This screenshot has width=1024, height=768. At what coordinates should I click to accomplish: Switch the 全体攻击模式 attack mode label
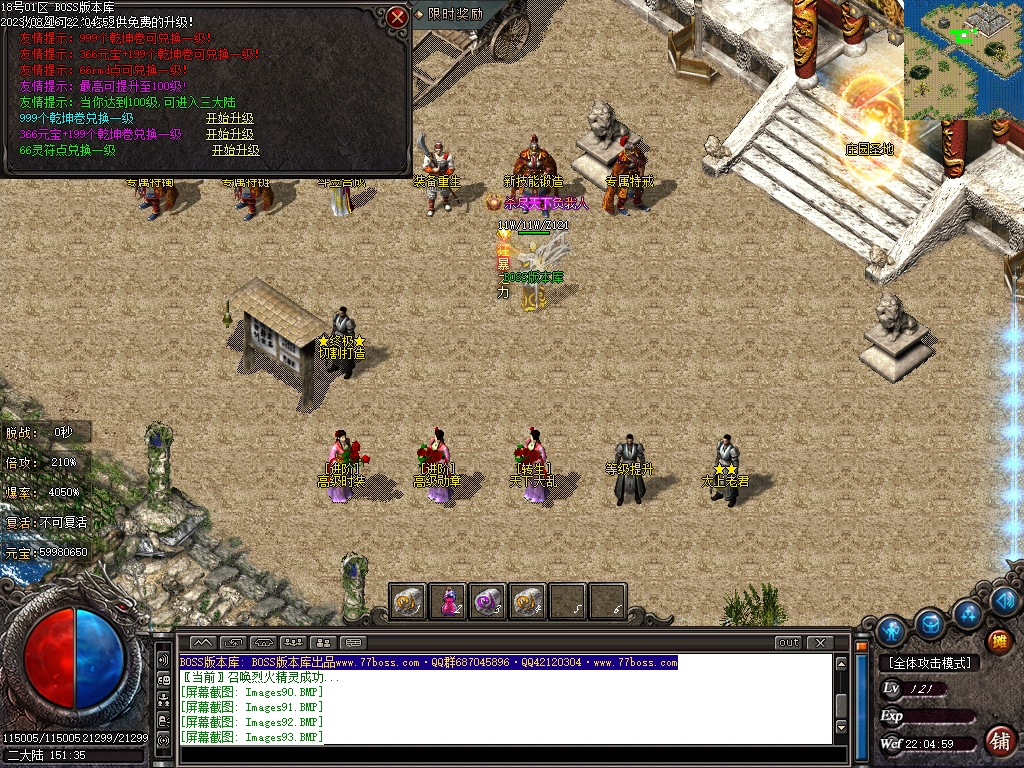point(931,663)
